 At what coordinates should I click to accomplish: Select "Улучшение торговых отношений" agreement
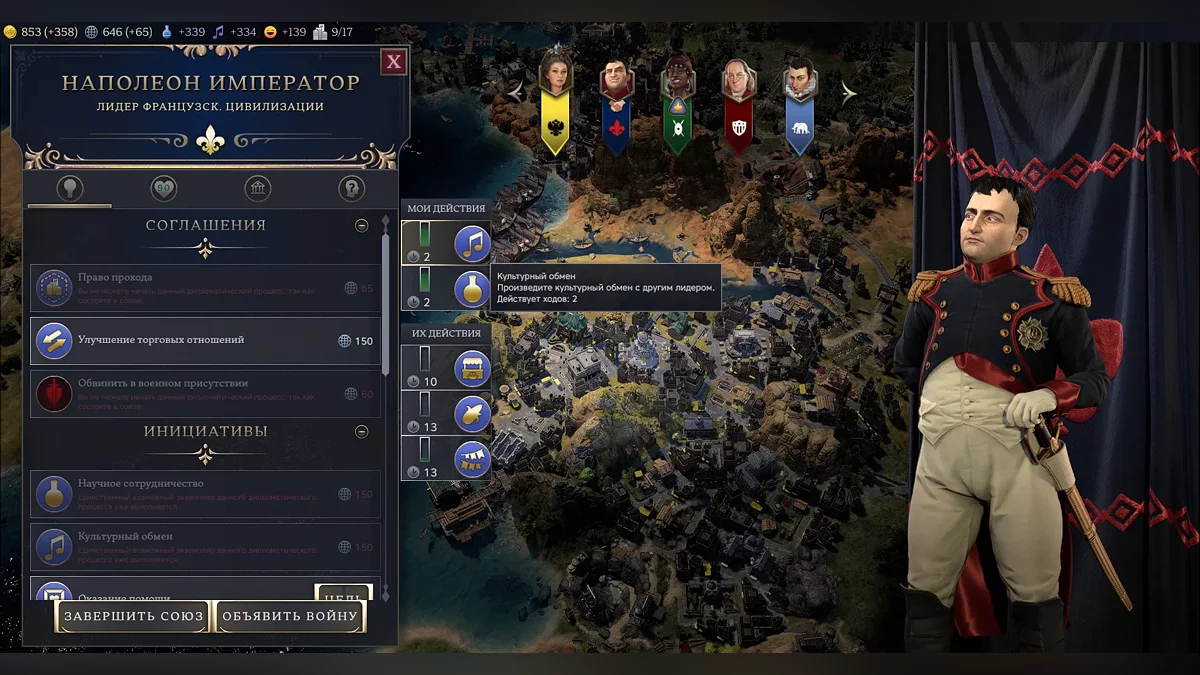point(205,341)
